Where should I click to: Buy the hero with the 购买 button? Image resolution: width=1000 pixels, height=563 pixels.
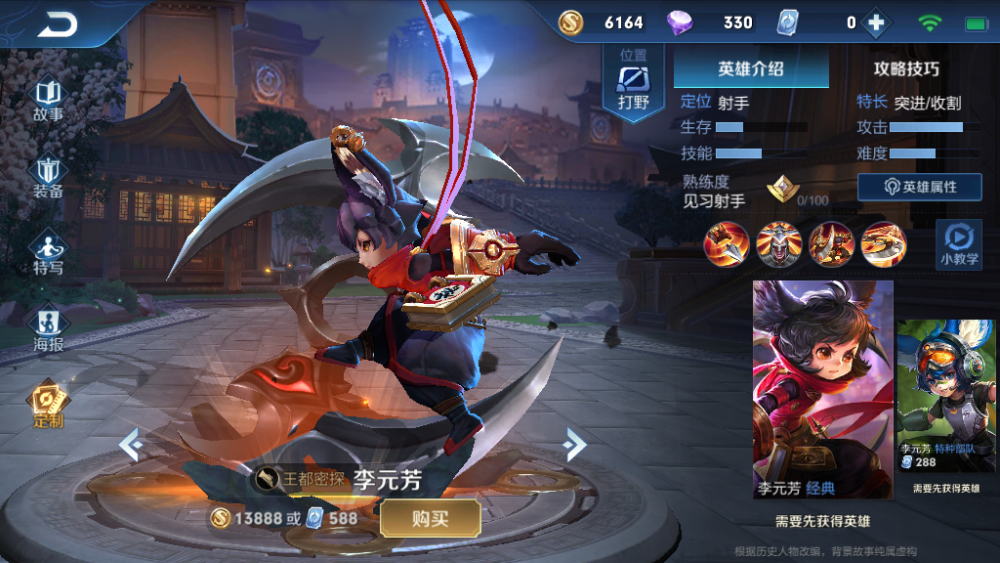click(430, 518)
